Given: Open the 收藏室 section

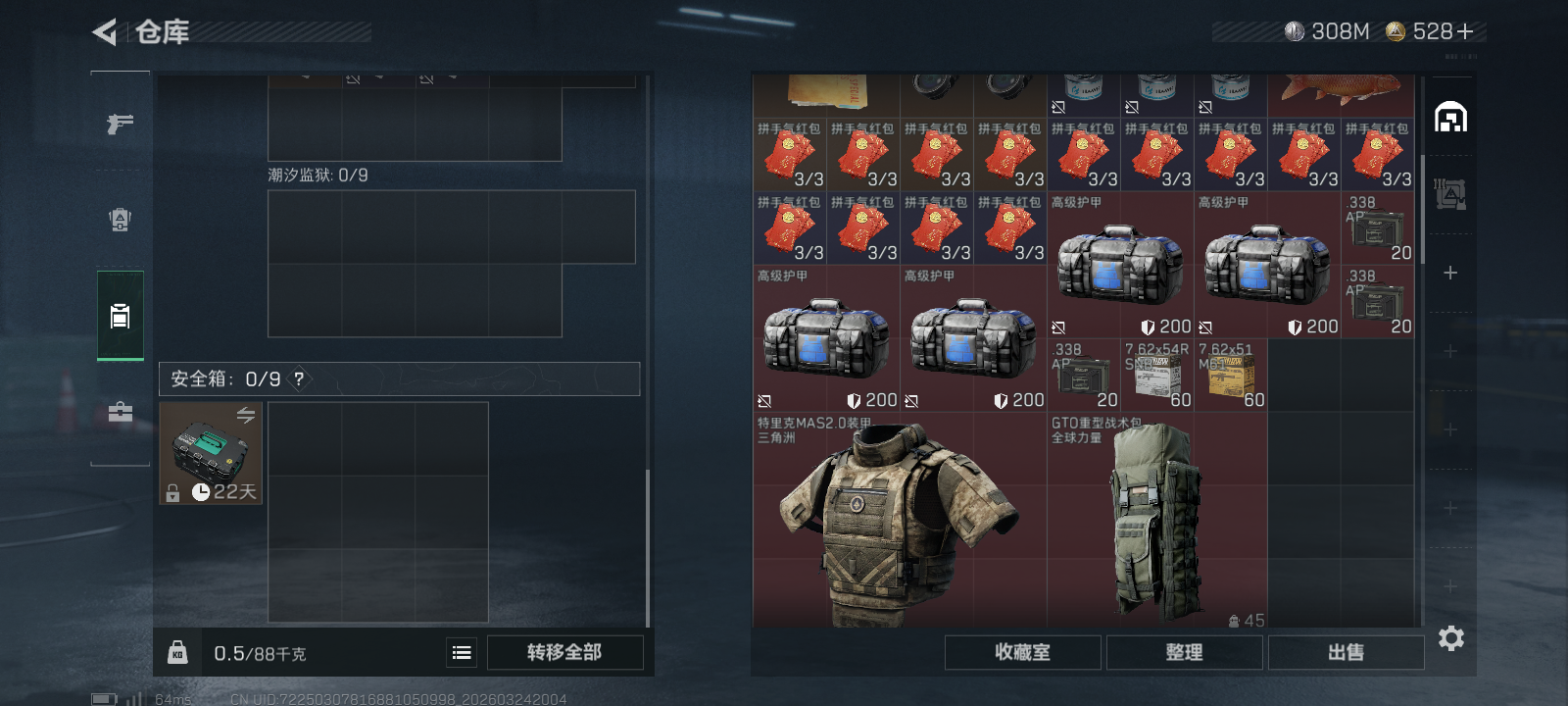Looking at the screenshot, I should pyautogui.click(x=1021, y=652).
